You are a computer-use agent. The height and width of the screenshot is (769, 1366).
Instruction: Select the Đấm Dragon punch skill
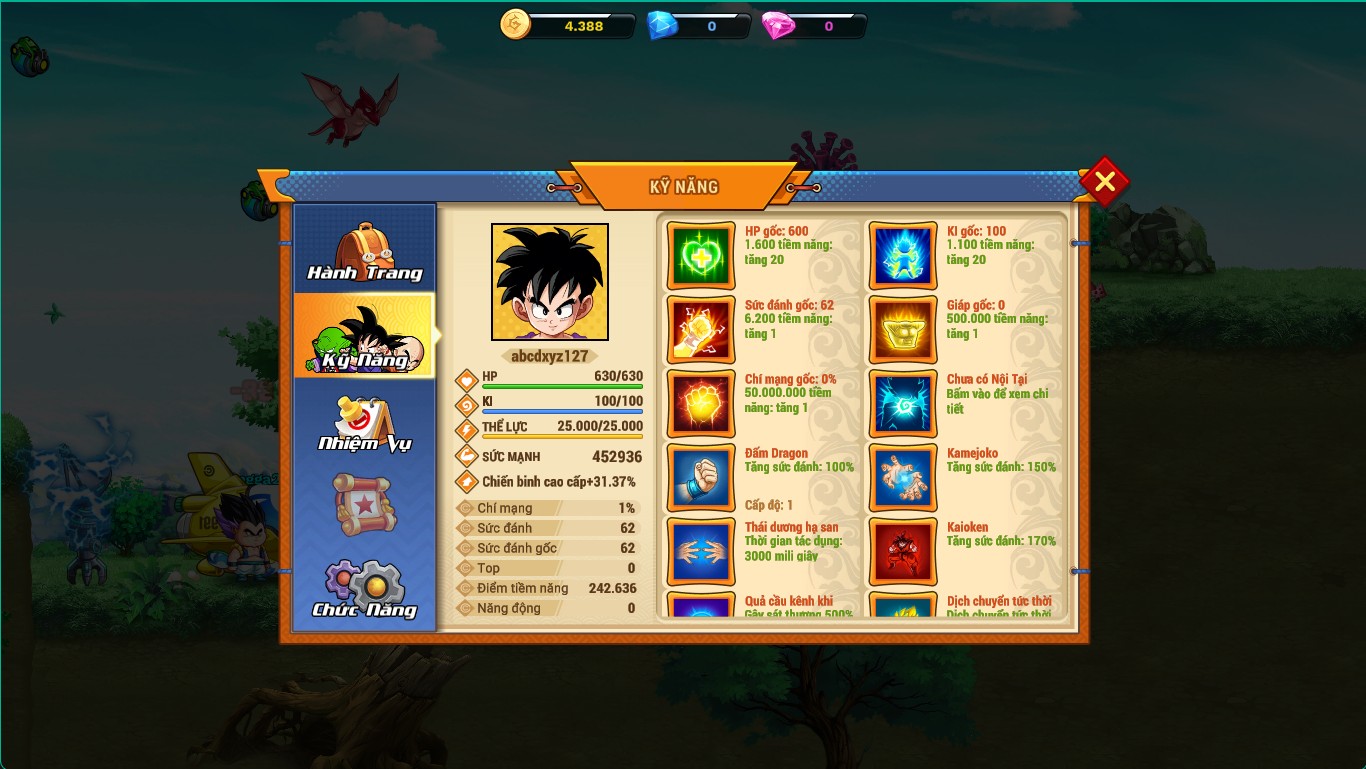tap(701, 478)
